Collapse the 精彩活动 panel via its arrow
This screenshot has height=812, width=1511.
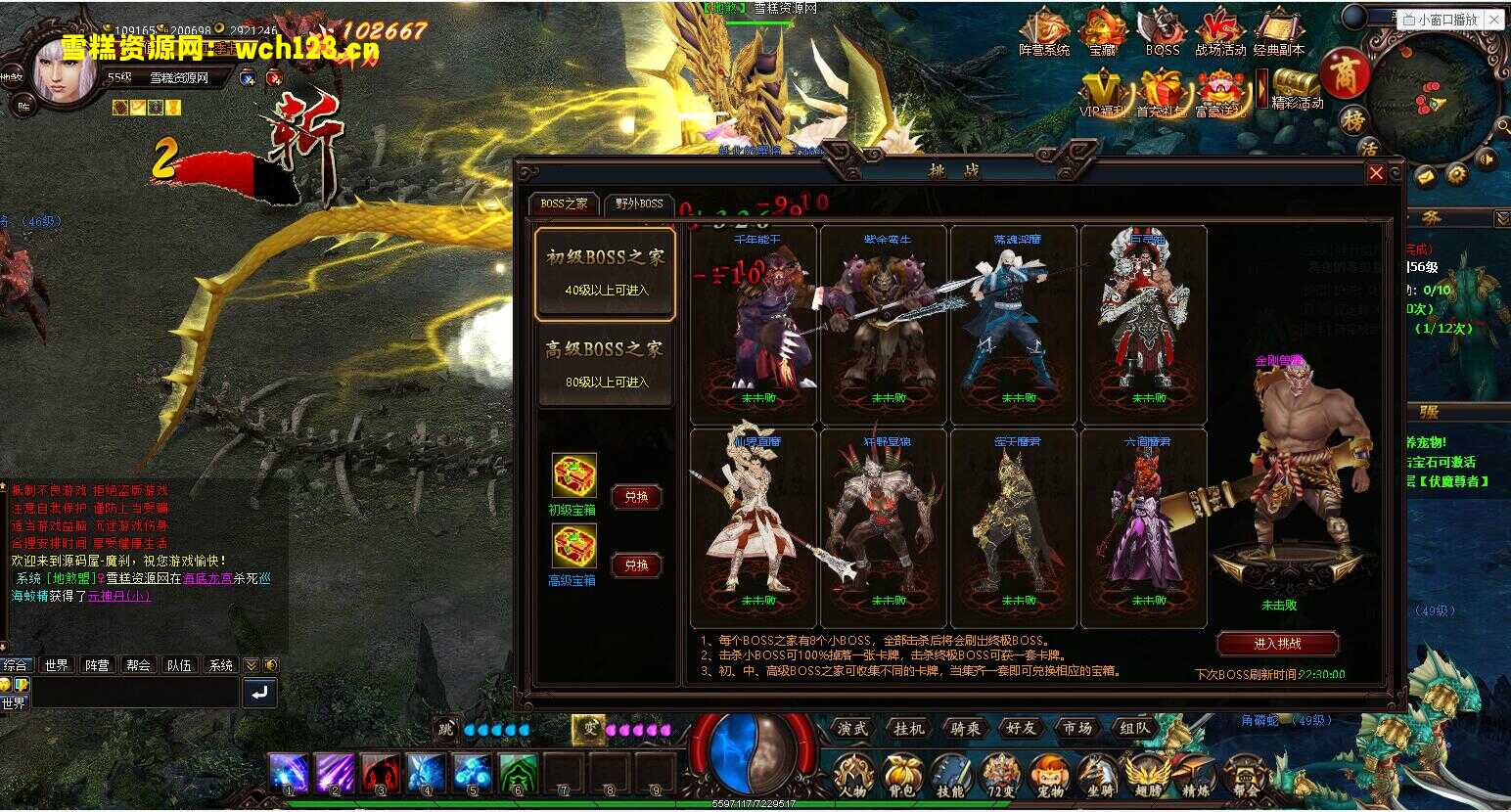1262,89
